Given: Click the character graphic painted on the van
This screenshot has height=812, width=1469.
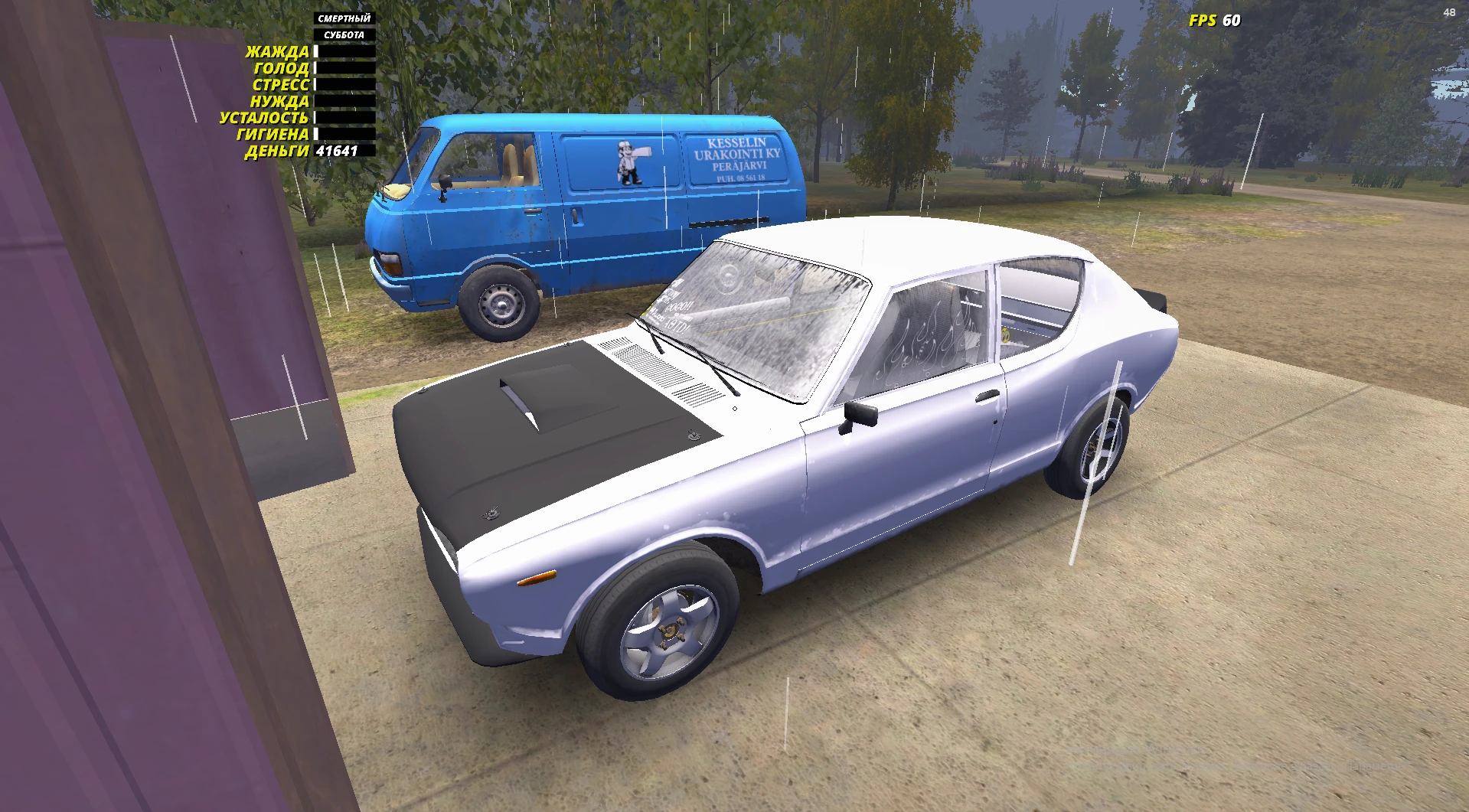Looking at the screenshot, I should pyautogui.click(x=631, y=163).
